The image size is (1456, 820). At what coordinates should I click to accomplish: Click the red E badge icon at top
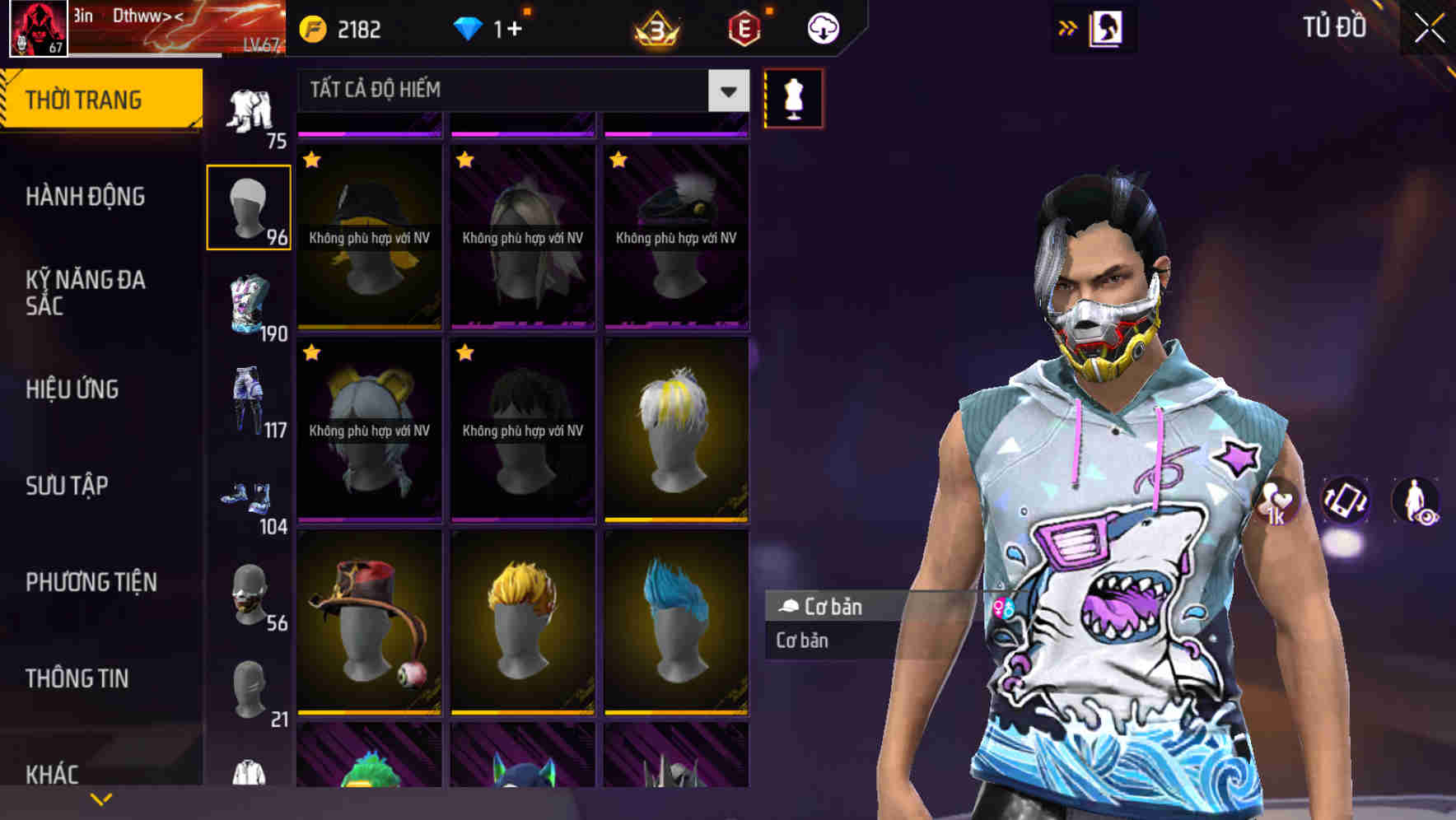point(744,27)
